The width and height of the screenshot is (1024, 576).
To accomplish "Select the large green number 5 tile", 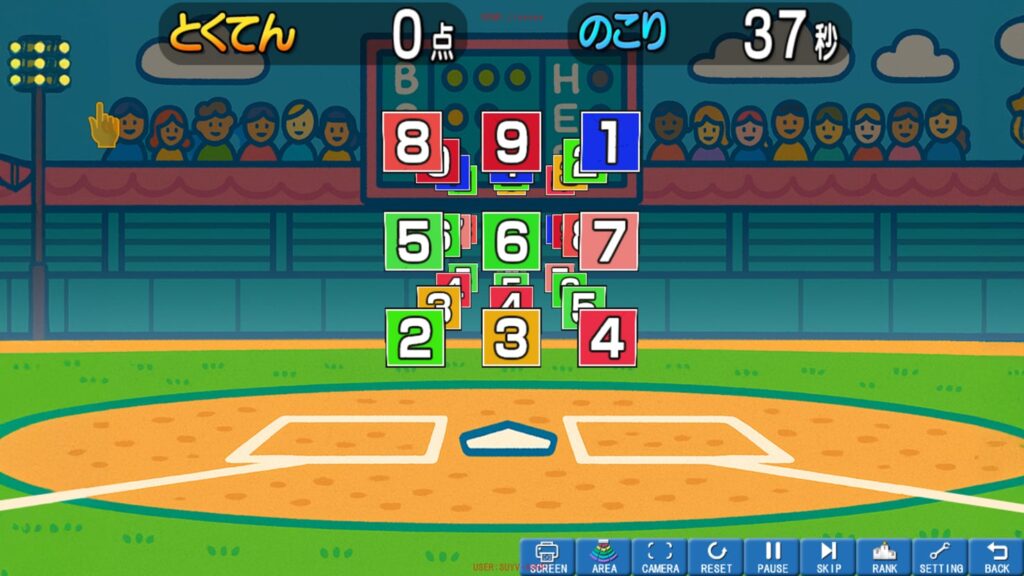I will [413, 241].
